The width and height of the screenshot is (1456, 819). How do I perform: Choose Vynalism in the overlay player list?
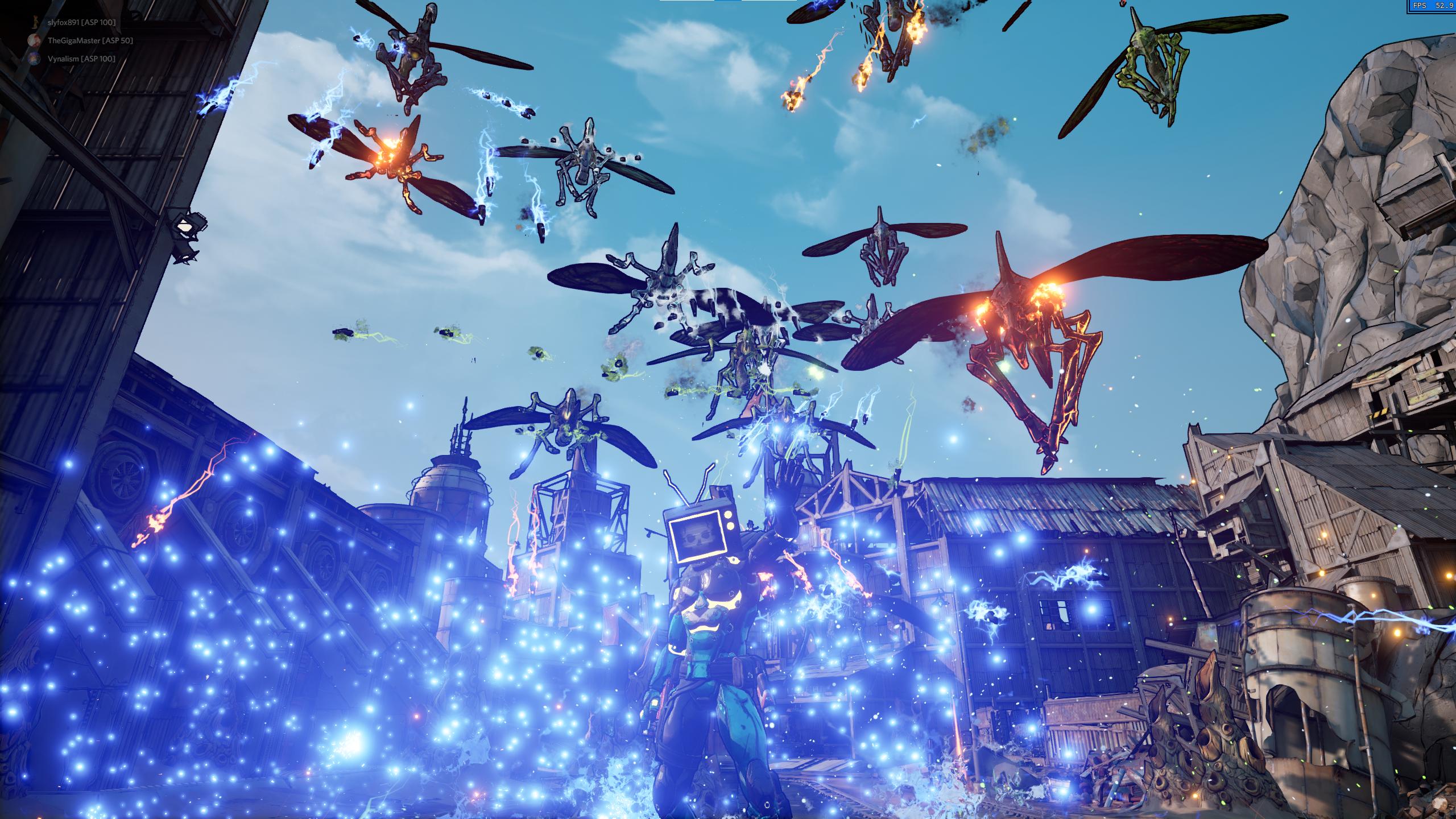(x=81, y=59)
